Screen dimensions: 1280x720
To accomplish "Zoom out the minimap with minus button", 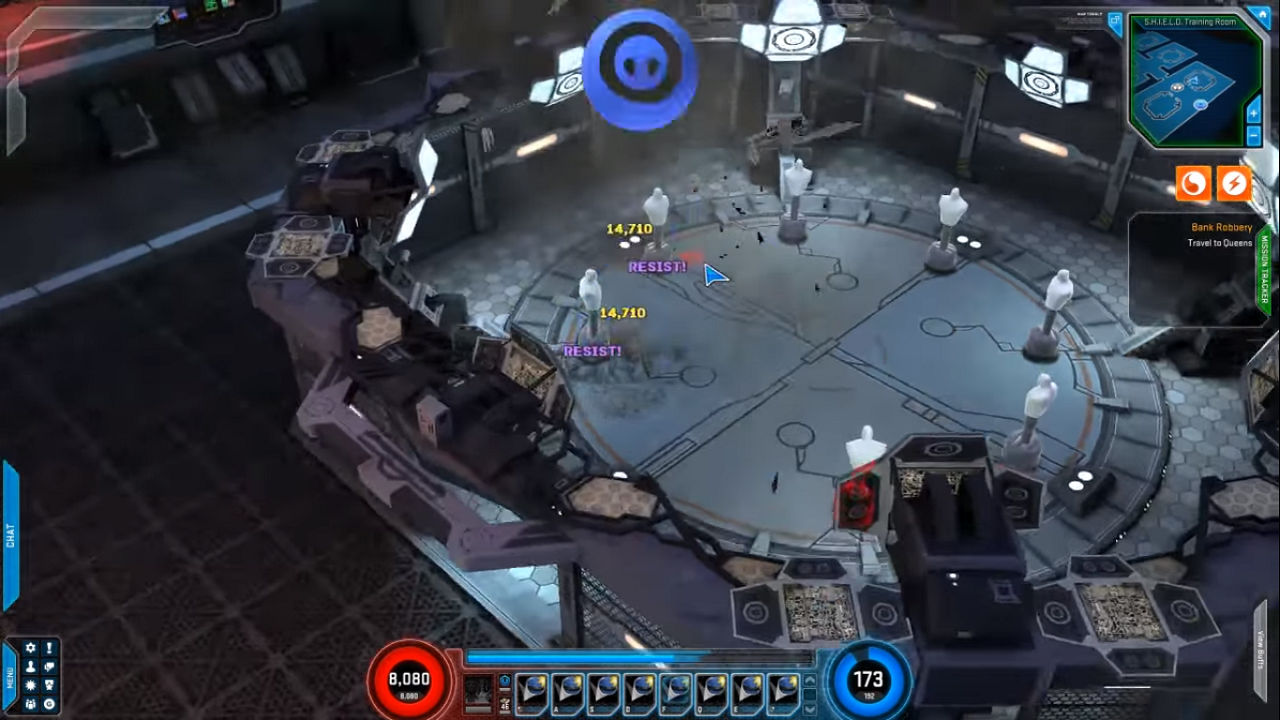I will coord(1253,134).
